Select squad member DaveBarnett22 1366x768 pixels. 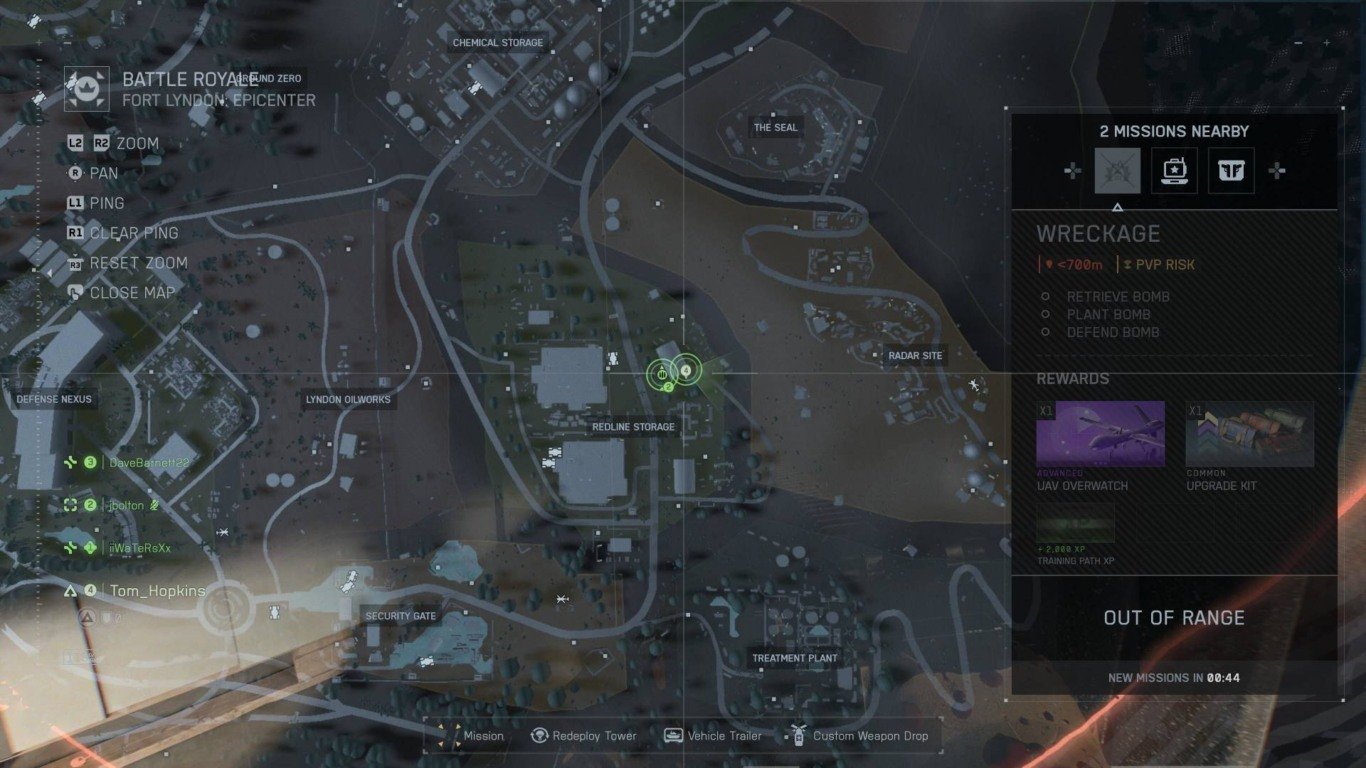(x=148, y=463)
